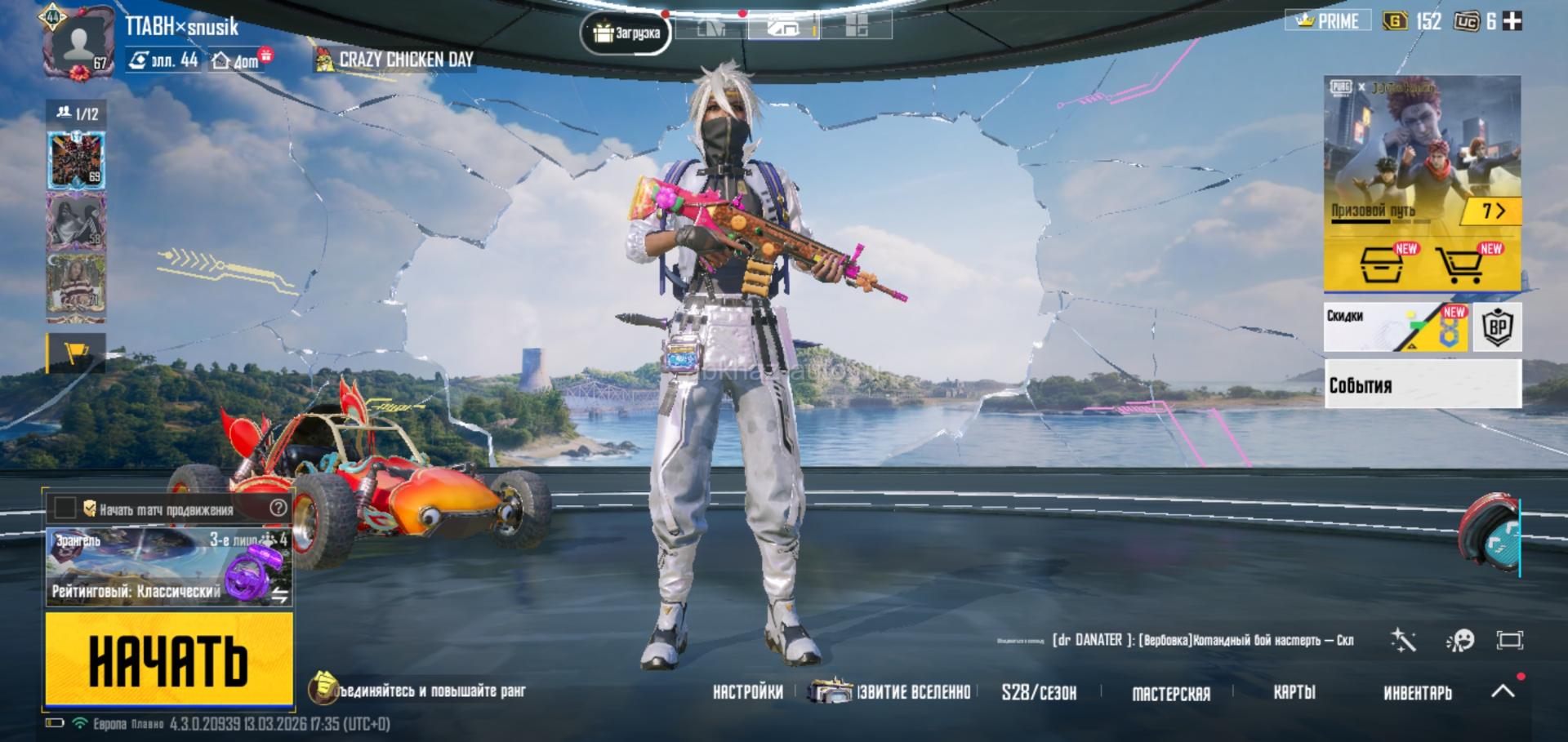Open the События events panel
Screen dimensions: 1568x742
click(x=1422, y=384)
